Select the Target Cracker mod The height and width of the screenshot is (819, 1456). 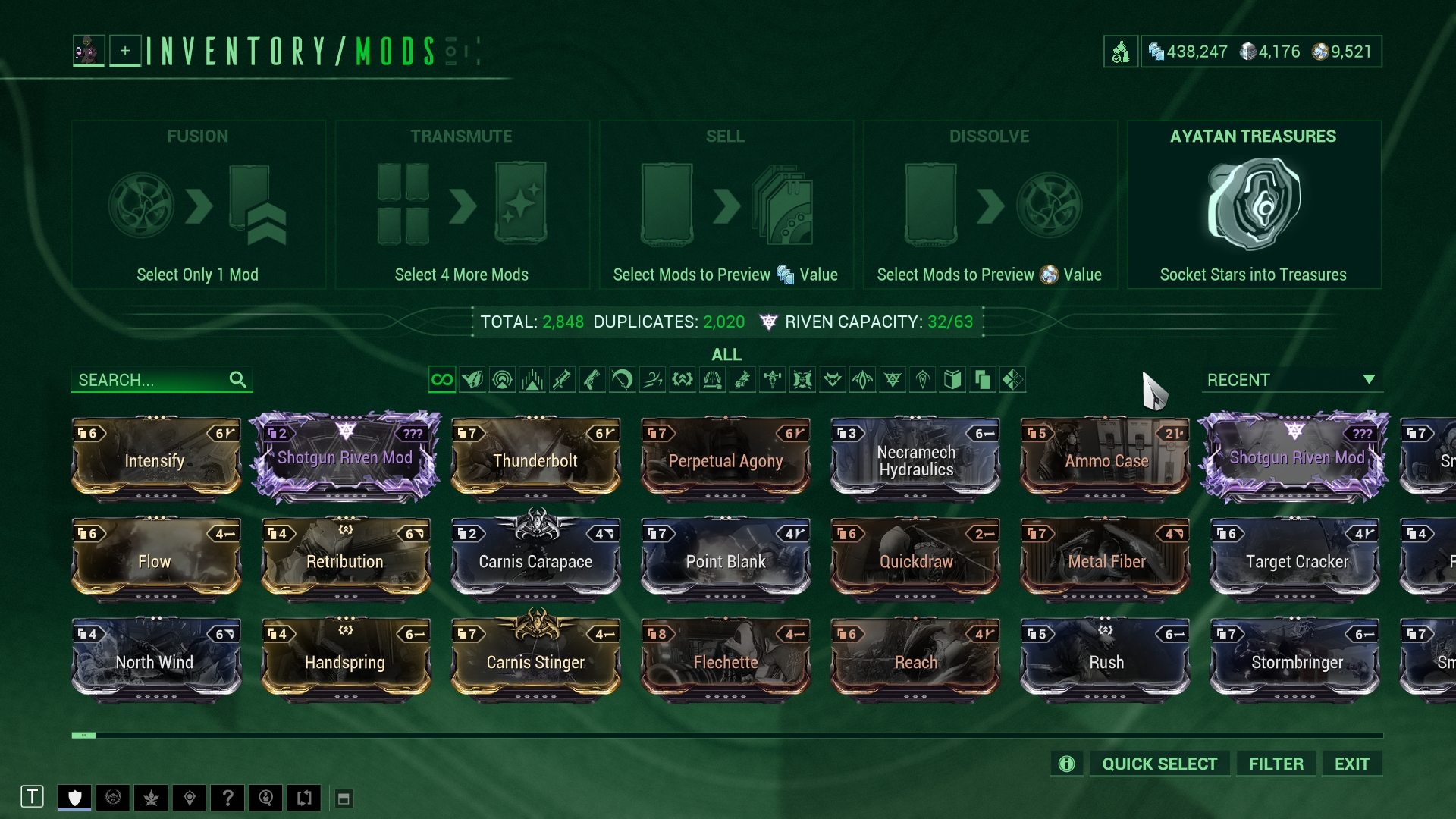[x=1295, y=560]
